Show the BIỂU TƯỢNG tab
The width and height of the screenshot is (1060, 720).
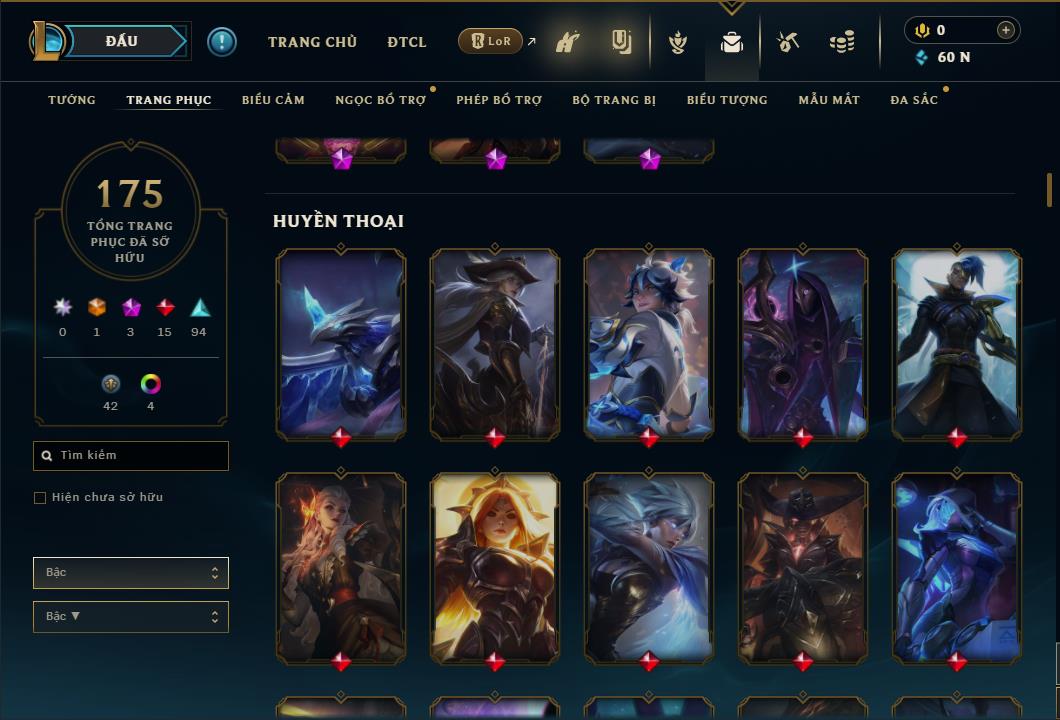click(727, 100)
